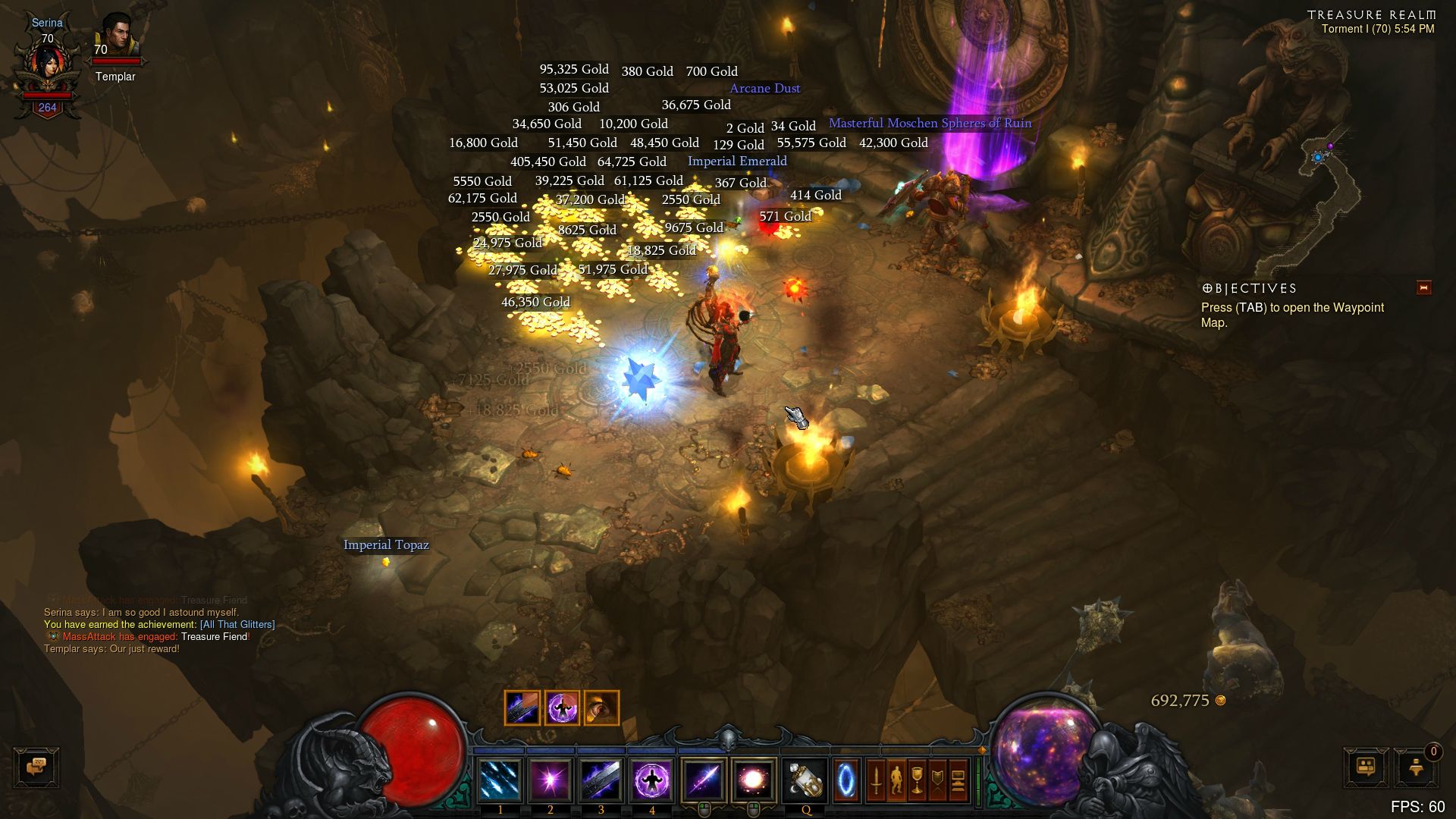Activate the blue ice shards skill in slot 1
Image resolution: width=1456 pixels, height=819 pixels.
(500, 780)
